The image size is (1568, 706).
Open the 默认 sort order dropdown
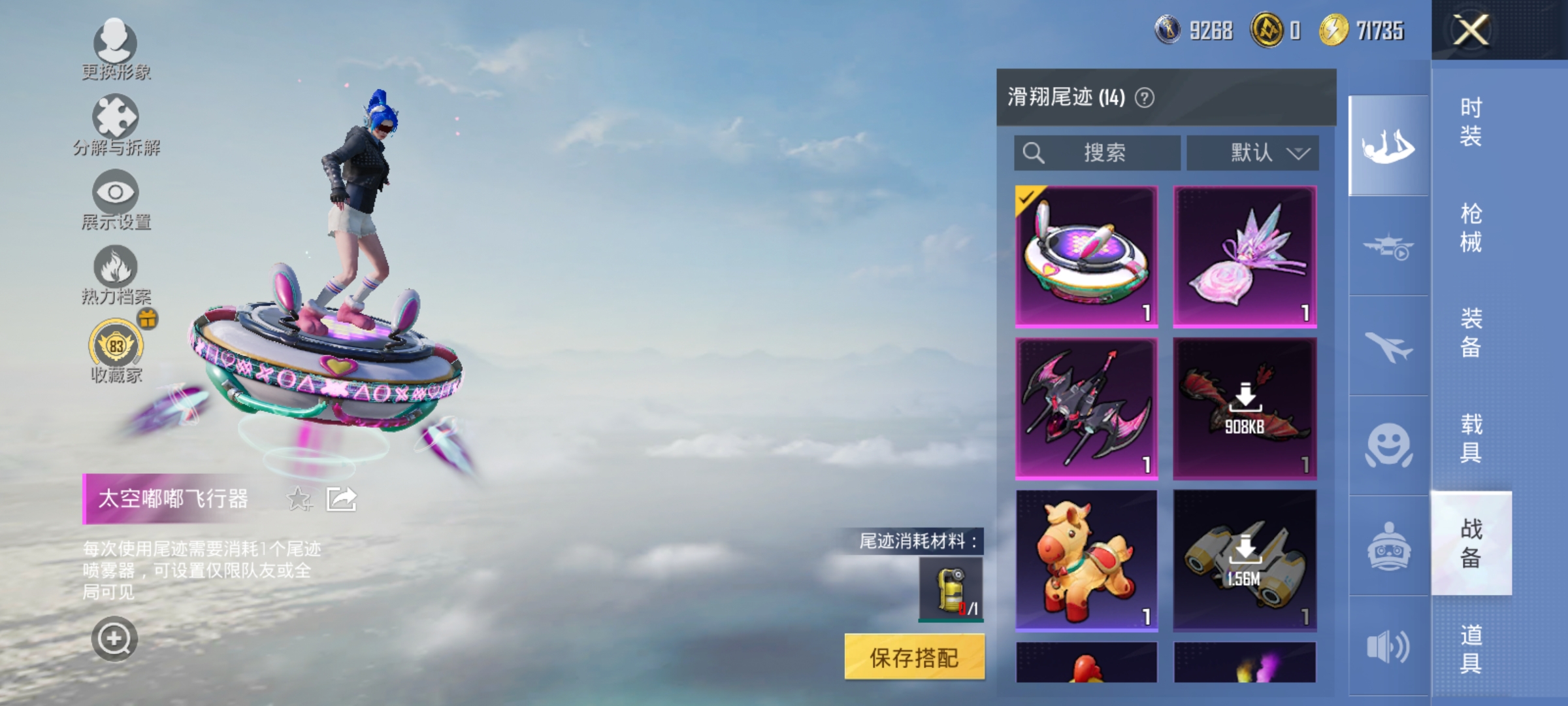(1252, 153)
